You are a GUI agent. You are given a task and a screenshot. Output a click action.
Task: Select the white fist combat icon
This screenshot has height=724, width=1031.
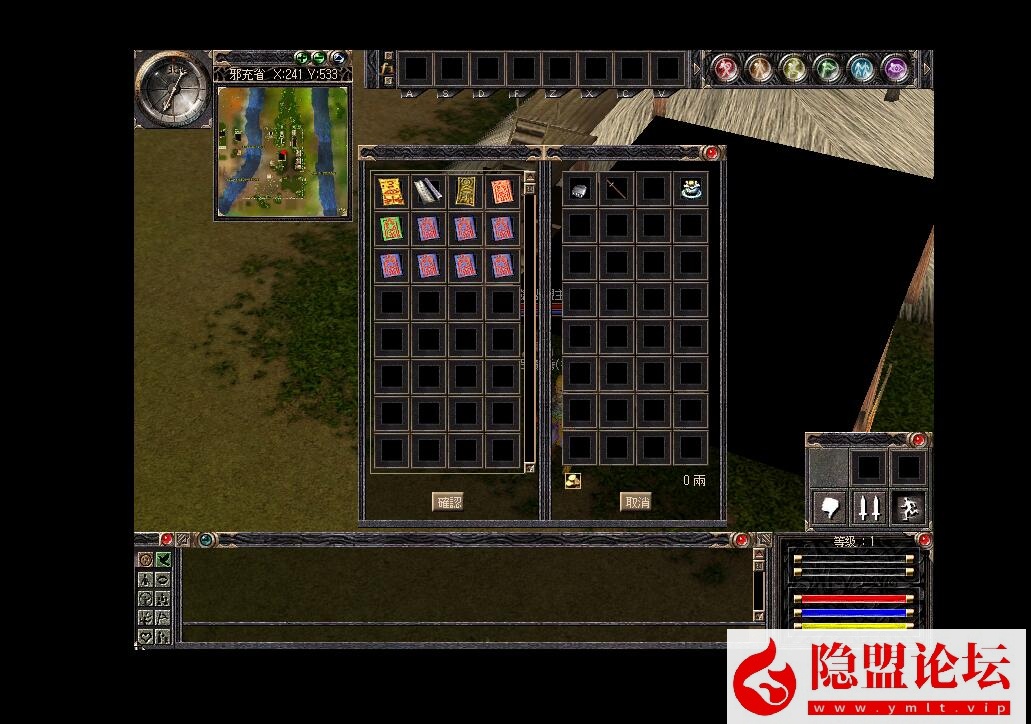point(830,508)
